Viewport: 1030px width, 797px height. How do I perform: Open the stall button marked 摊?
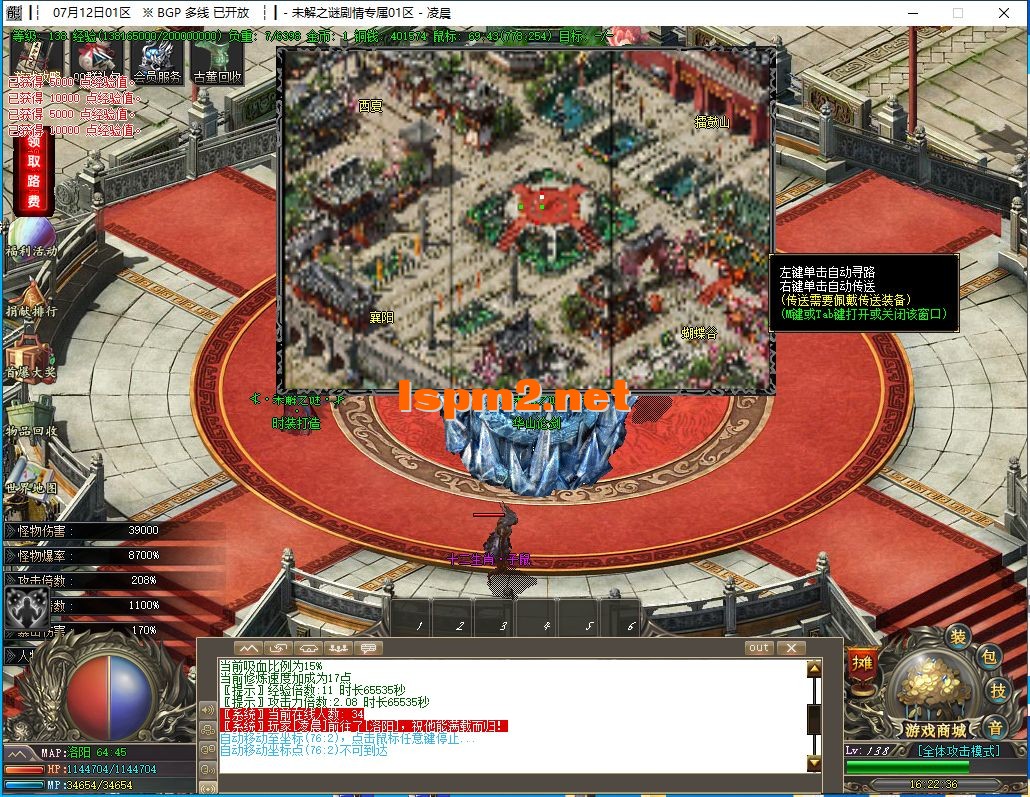tap(860, 662)
